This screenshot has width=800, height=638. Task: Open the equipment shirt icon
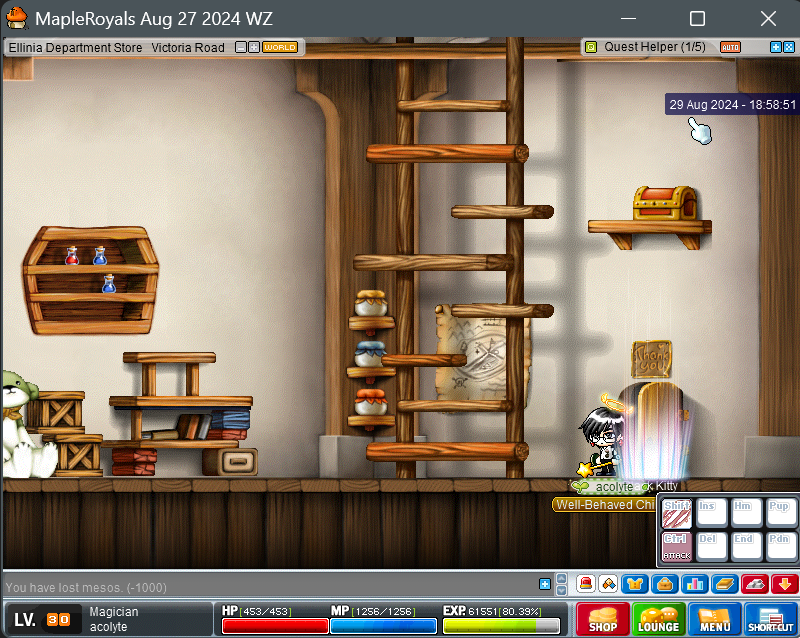click(634, 584)
